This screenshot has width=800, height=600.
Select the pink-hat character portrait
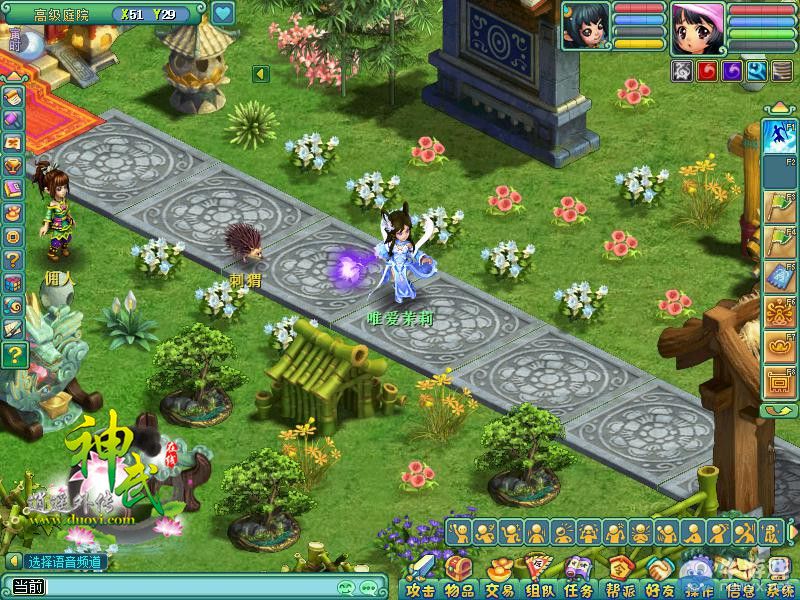point(697,28)
